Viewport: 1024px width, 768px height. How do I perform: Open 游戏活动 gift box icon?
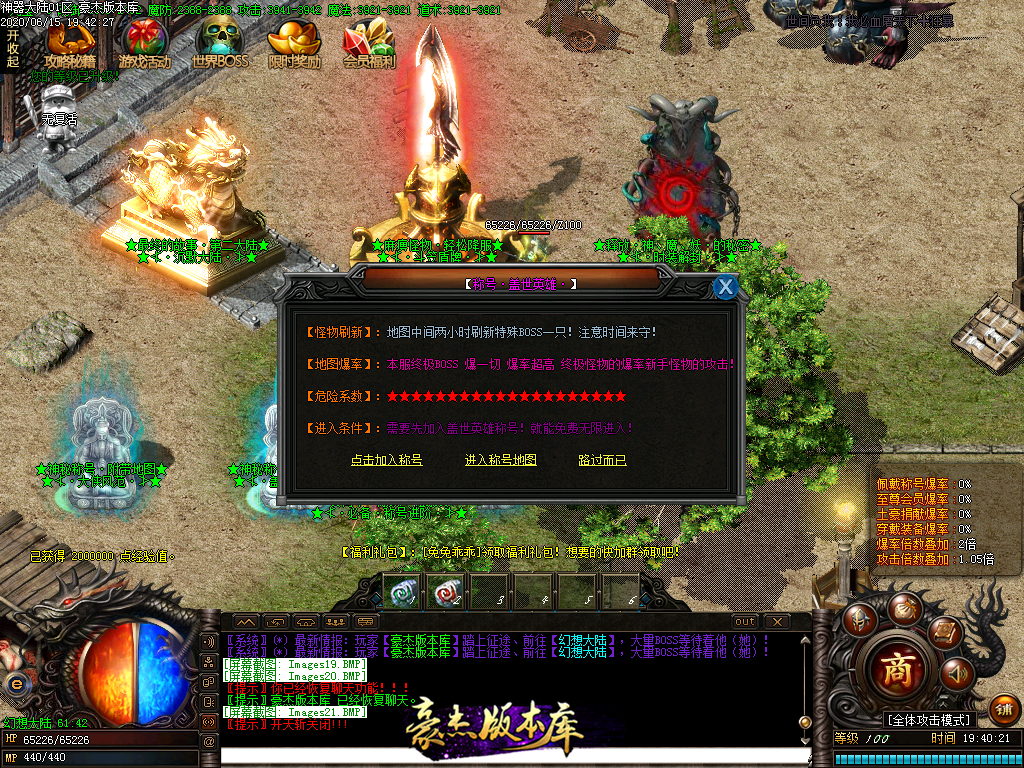(145, 45)
